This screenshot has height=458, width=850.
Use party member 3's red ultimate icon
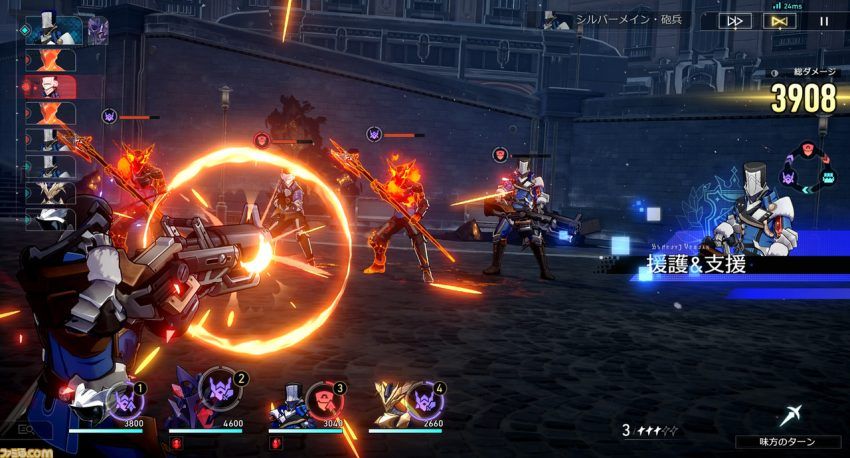(x=322, y=398)
